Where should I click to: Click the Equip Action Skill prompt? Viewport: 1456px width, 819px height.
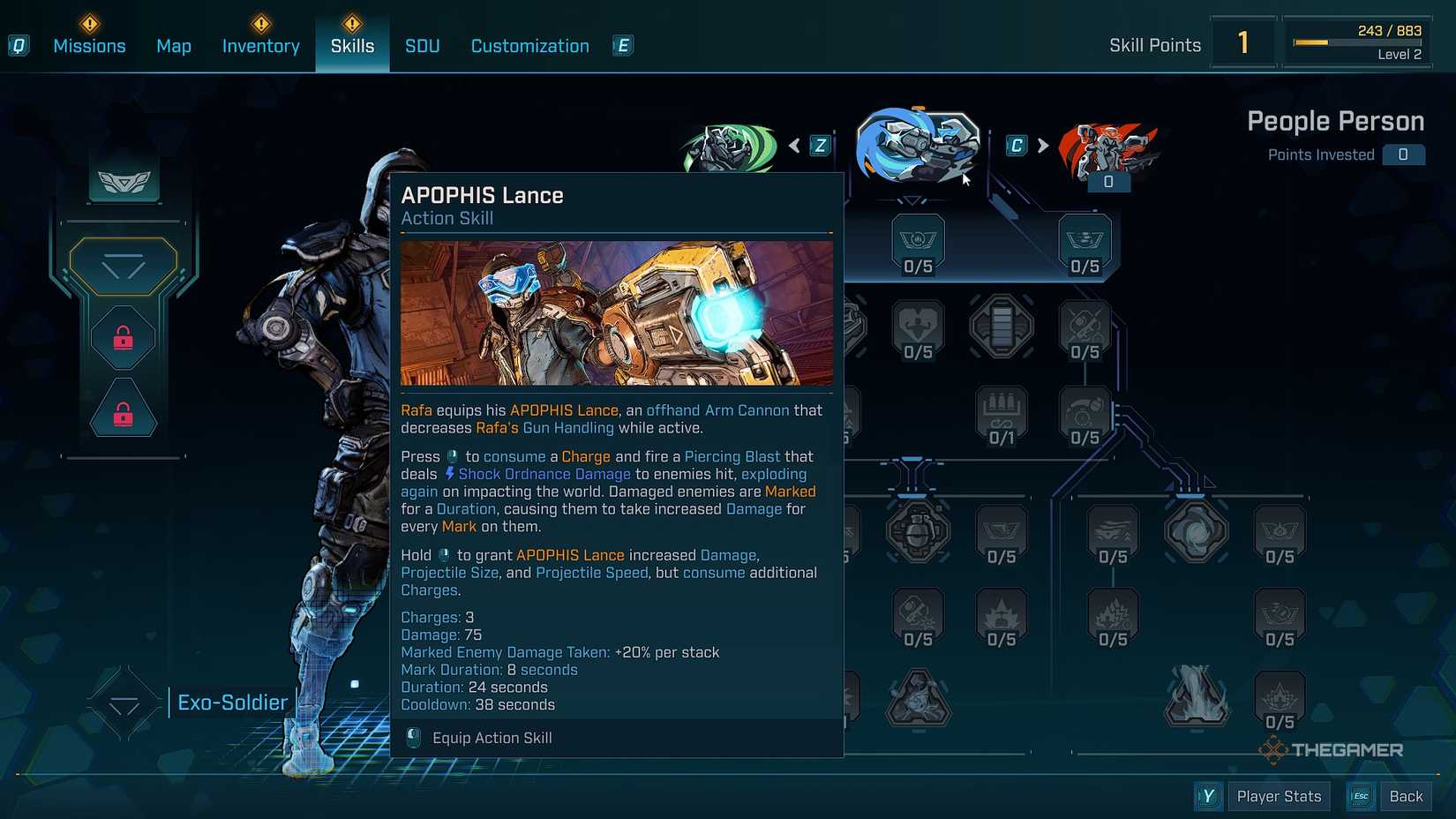[x=492, y=738]
